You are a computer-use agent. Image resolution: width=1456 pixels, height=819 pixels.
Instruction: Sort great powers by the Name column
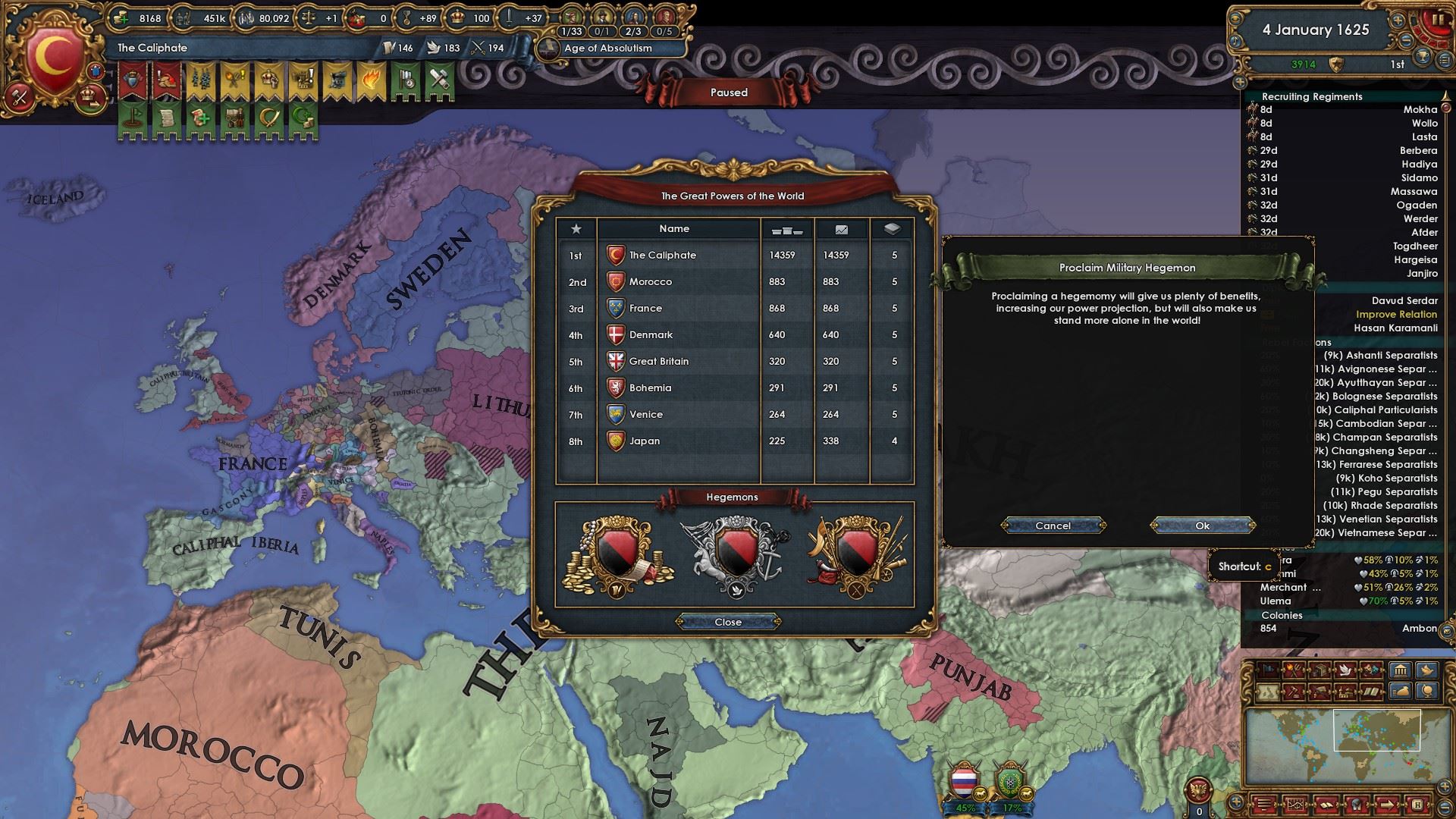[x=674, y=228]
